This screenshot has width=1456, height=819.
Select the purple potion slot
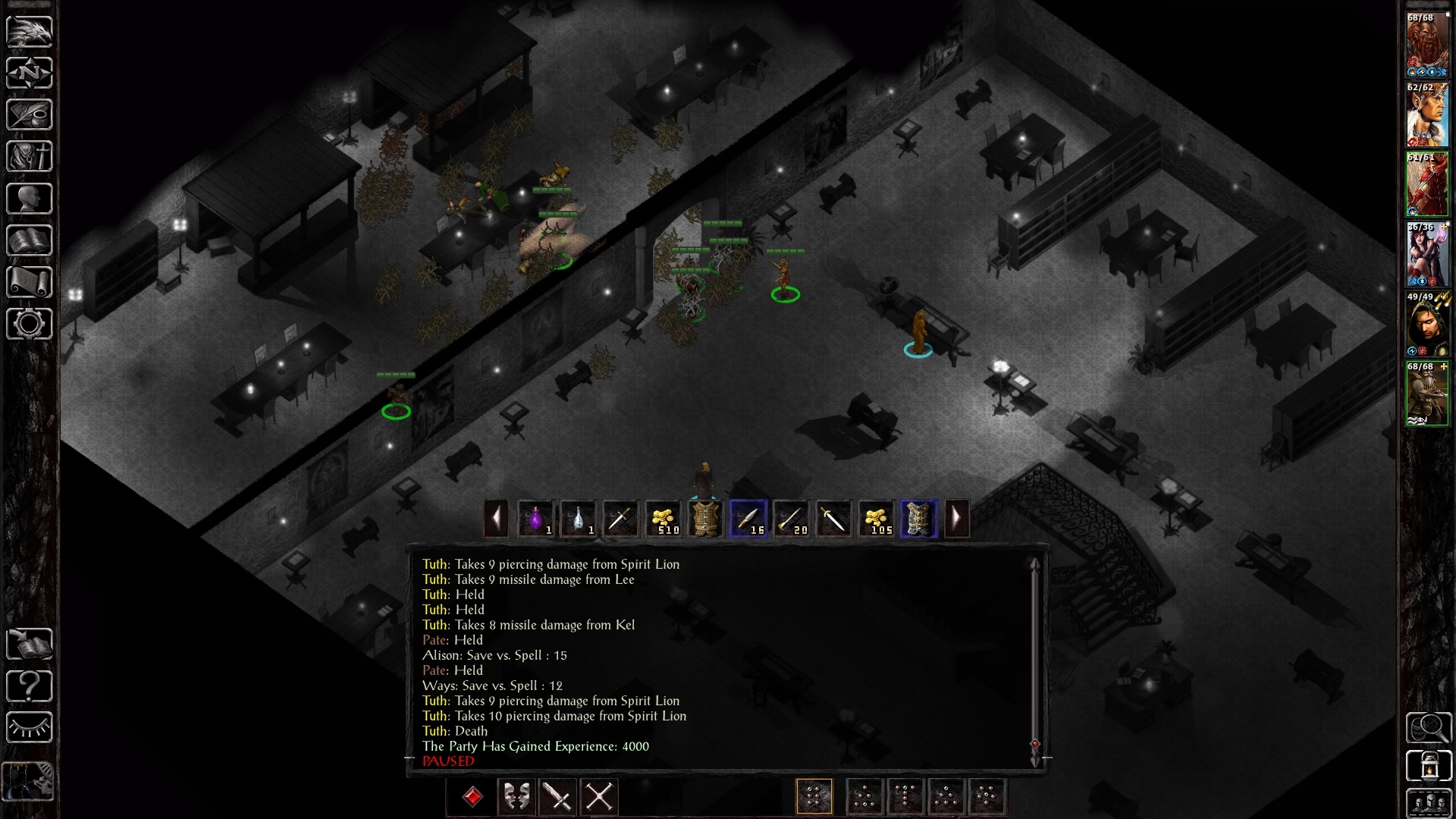pos(536,519)
